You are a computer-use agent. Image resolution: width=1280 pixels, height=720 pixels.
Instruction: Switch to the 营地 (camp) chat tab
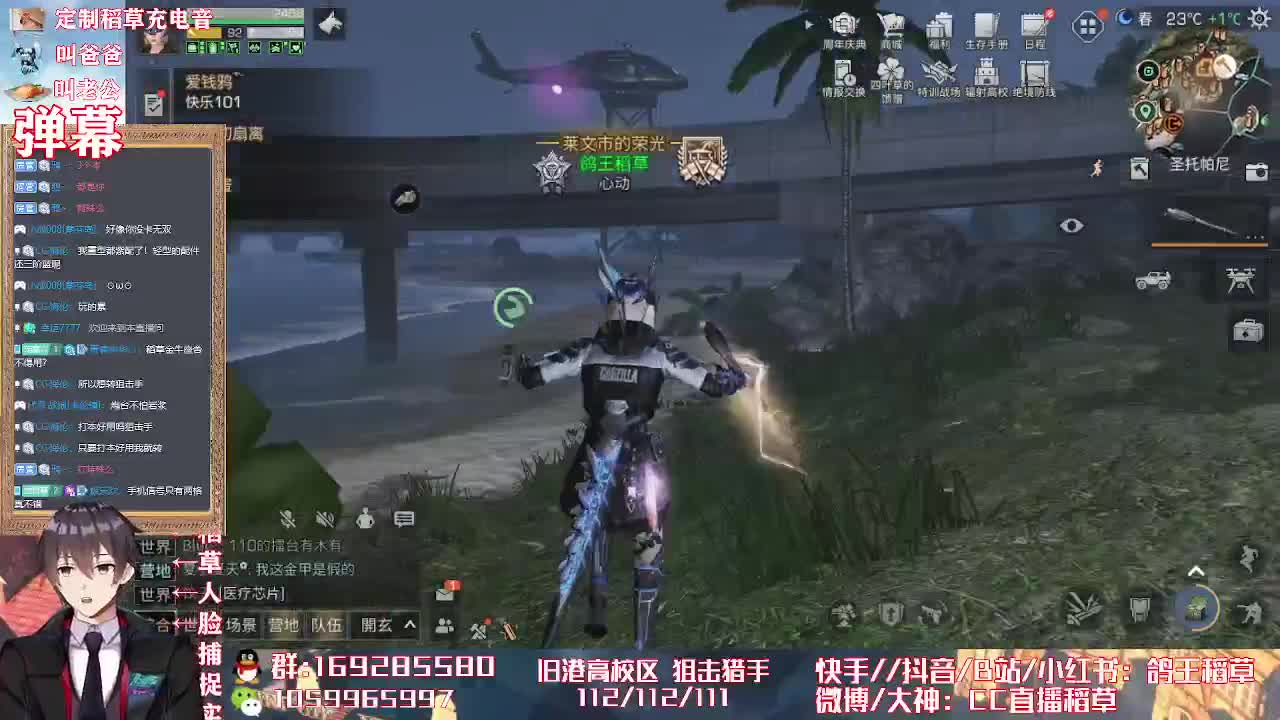coord(285,624)
